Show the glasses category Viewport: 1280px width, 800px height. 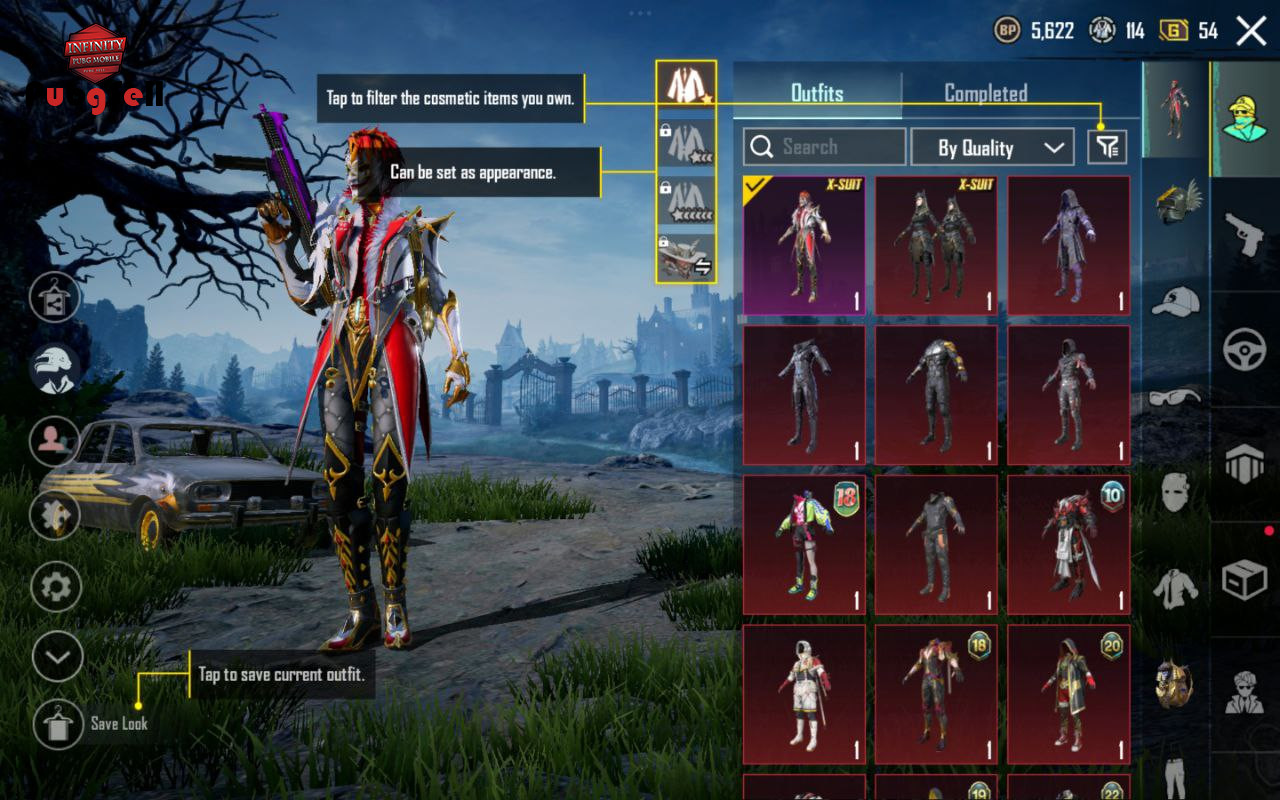click(x=1176, y=397)
